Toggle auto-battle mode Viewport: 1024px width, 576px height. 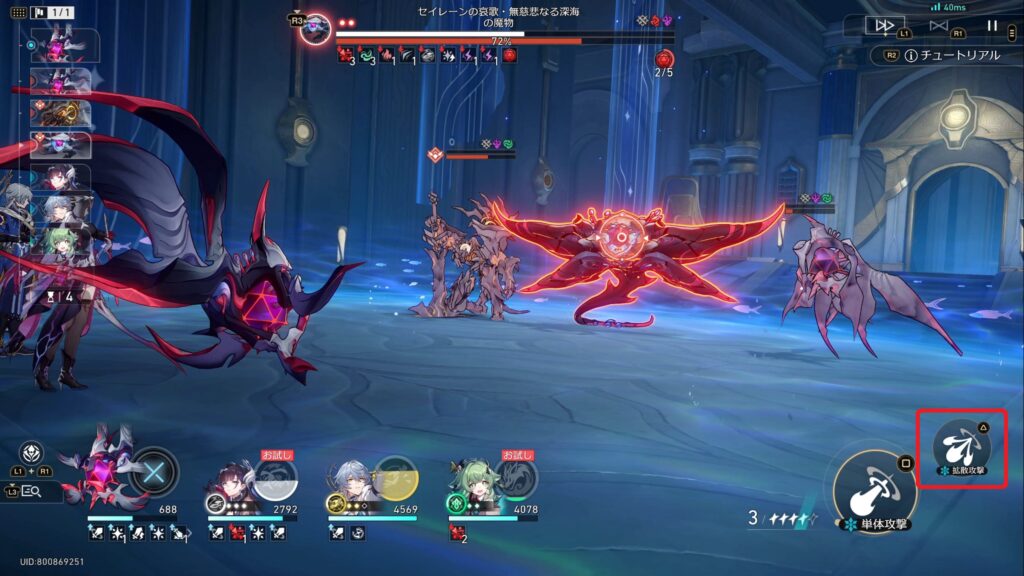pos(938,26)
